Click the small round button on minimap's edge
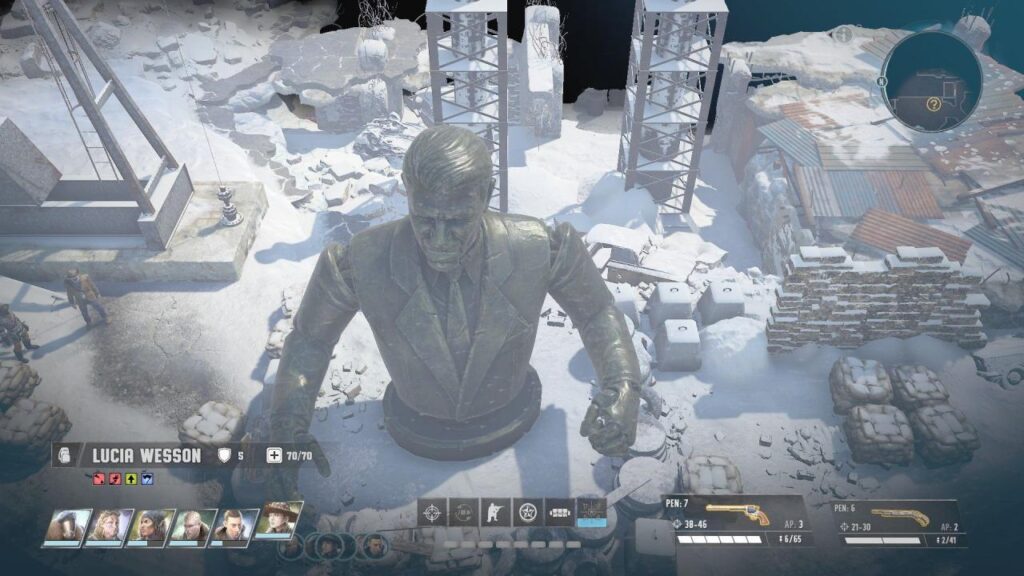Image resolution: width=1024 pixels, height=576 pixels. click(883, 83)
